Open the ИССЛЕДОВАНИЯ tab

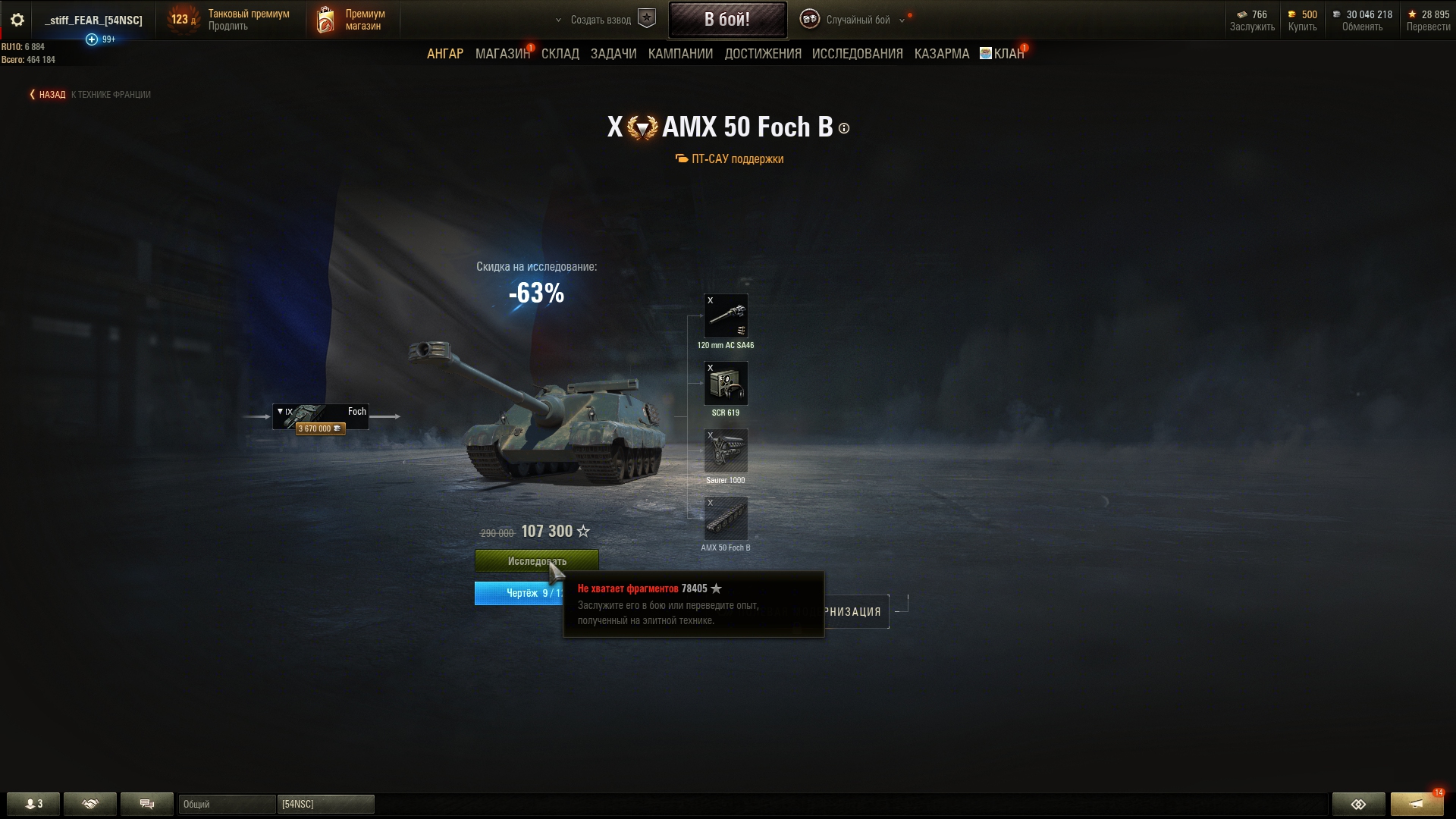pos(857,54)
